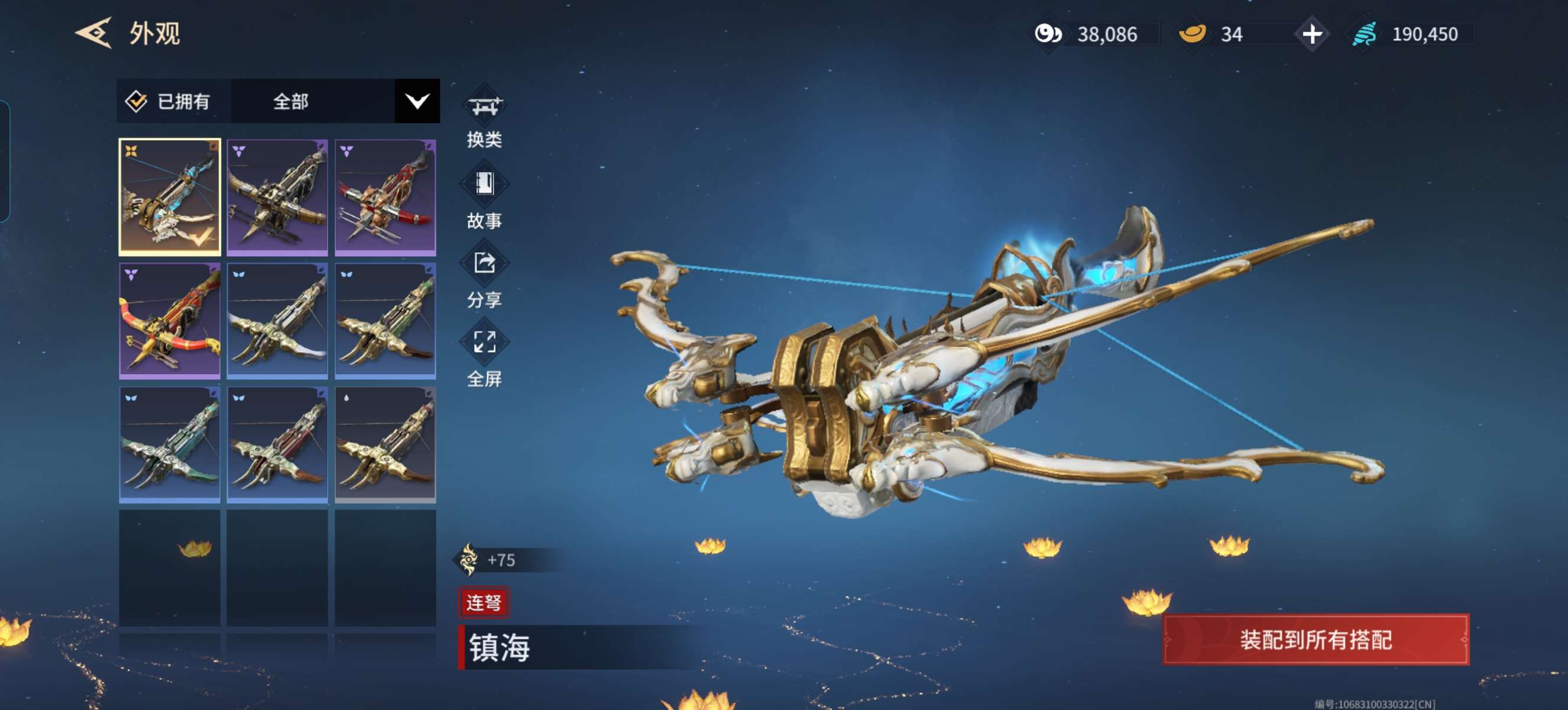Go back using the arrow button
The image size is (1568, 710).
[93, 33]
